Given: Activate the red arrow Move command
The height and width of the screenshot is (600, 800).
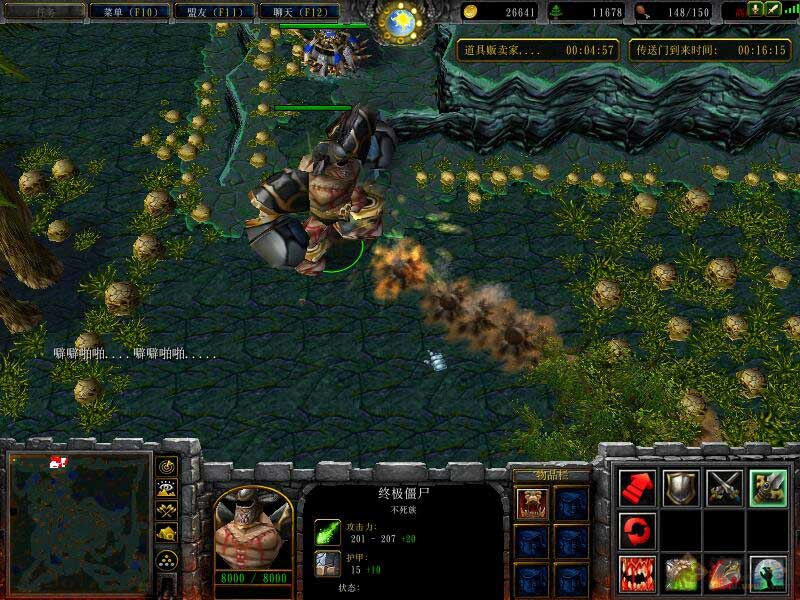Looking at the screenshot, I should click(x=637, y=487).
